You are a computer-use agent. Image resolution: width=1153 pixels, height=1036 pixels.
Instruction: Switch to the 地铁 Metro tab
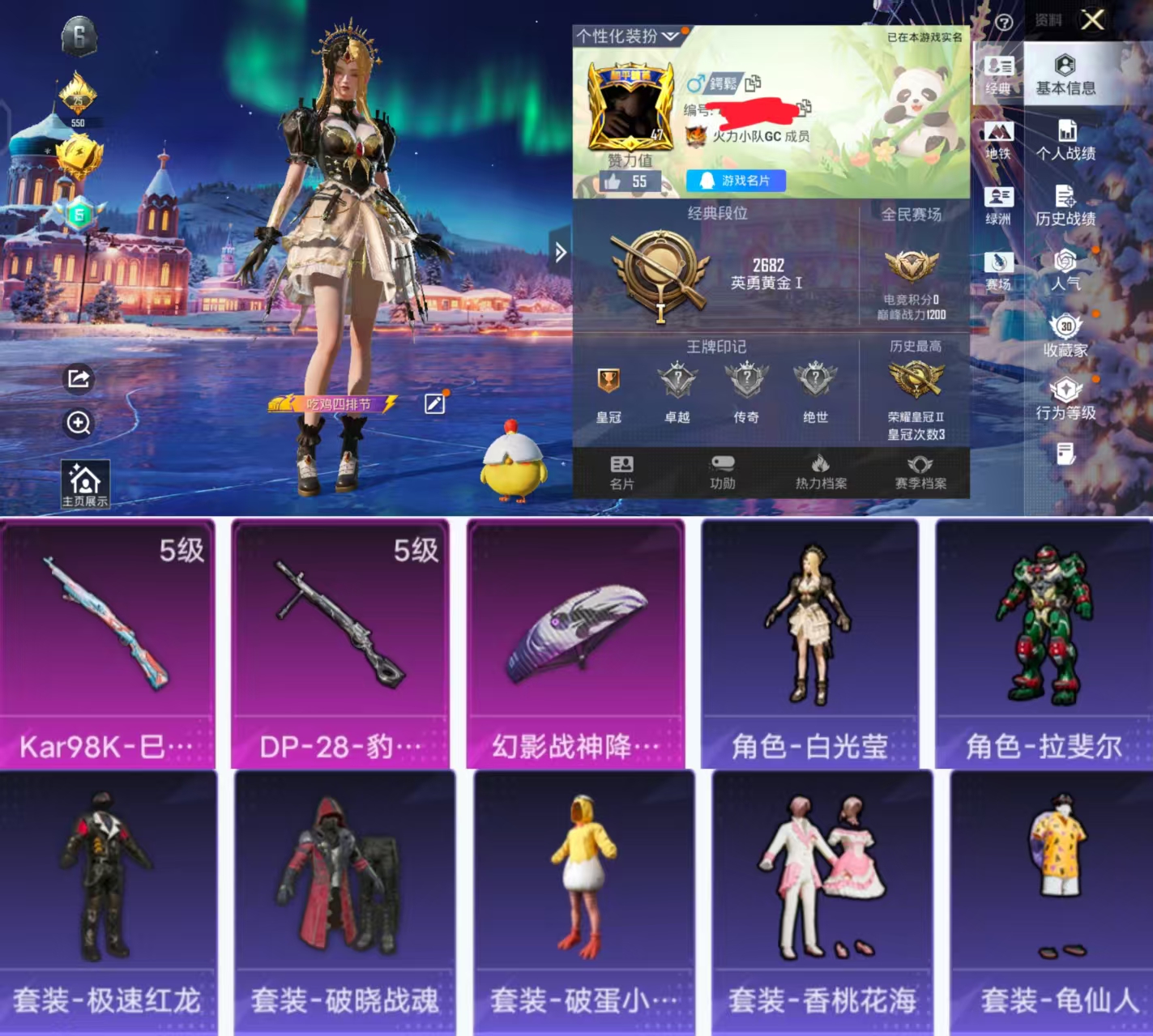(998, 139)
